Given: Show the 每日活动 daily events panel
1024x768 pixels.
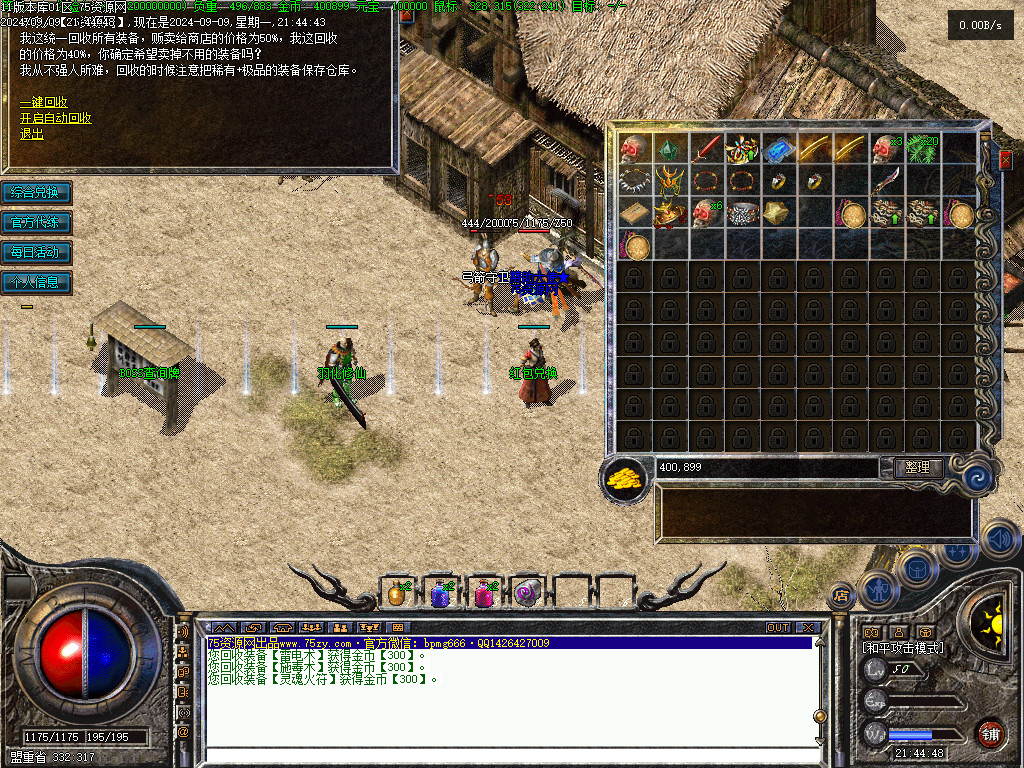Looking at the screenshot, I should (x=36, y=252).
